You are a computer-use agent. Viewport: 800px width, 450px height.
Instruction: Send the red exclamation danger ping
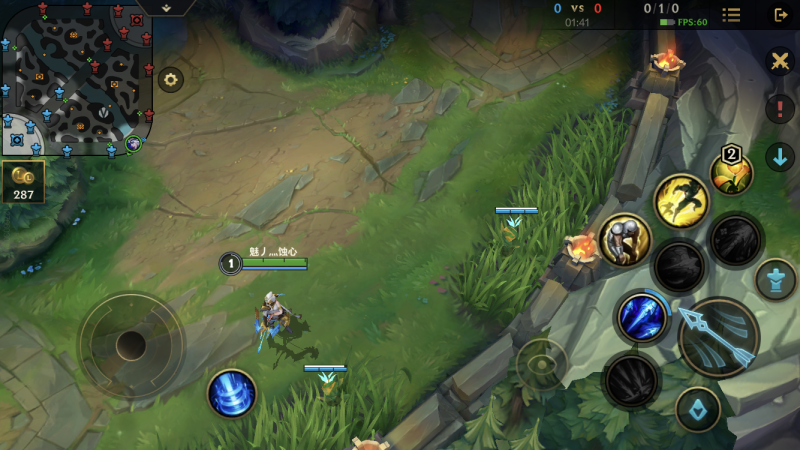tap(780, 108)
